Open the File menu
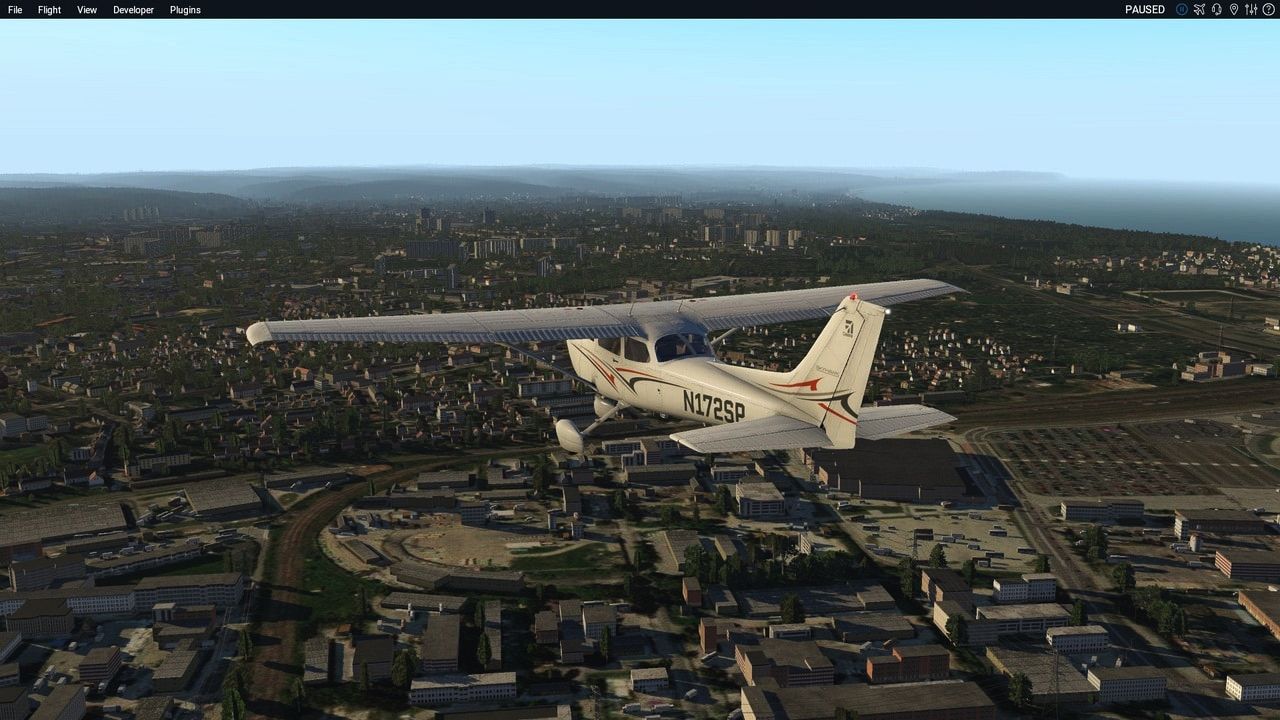The image size is (1280, 720). (15, 10)
